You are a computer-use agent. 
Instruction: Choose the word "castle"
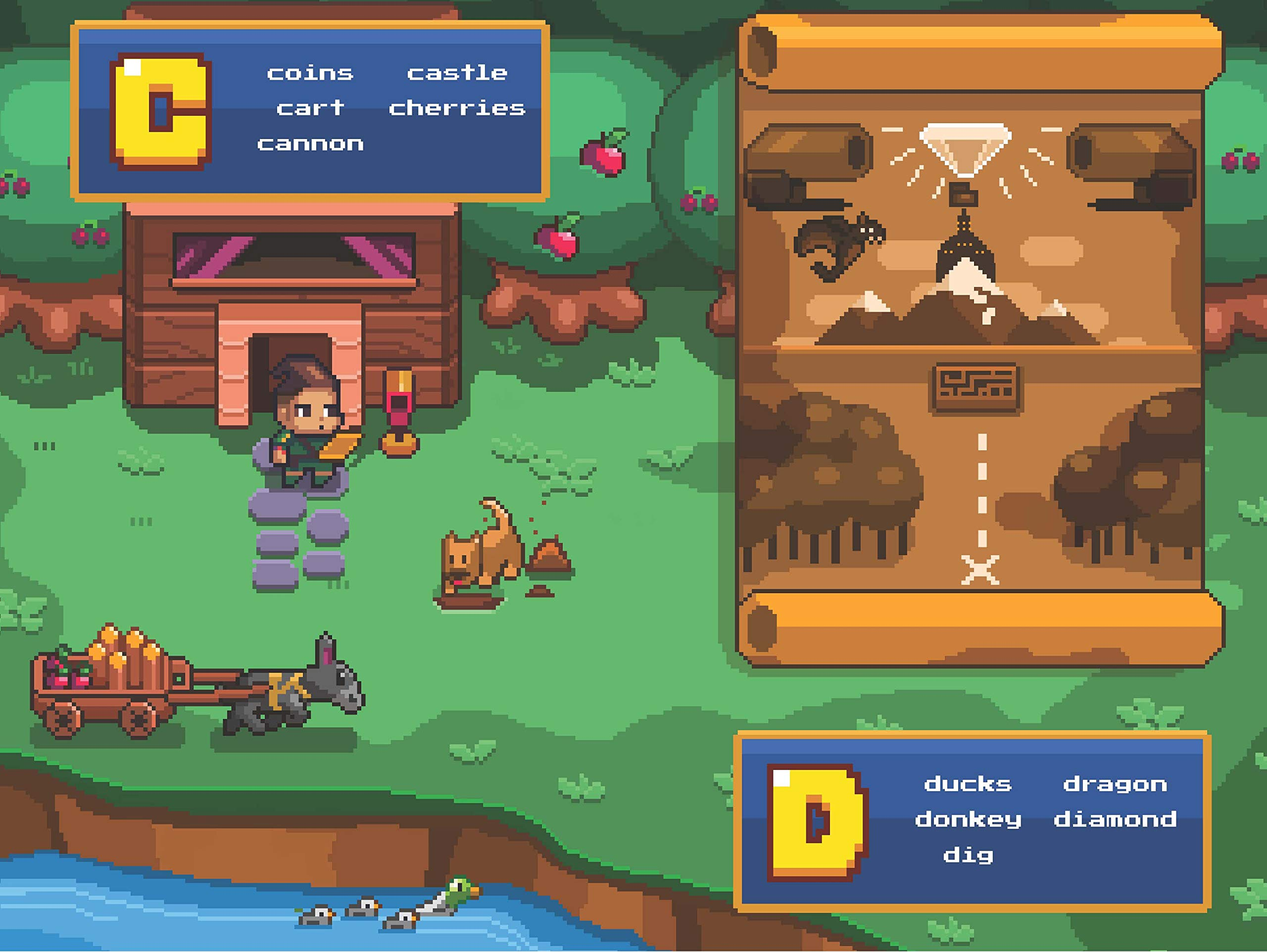[x=456, y=73]
